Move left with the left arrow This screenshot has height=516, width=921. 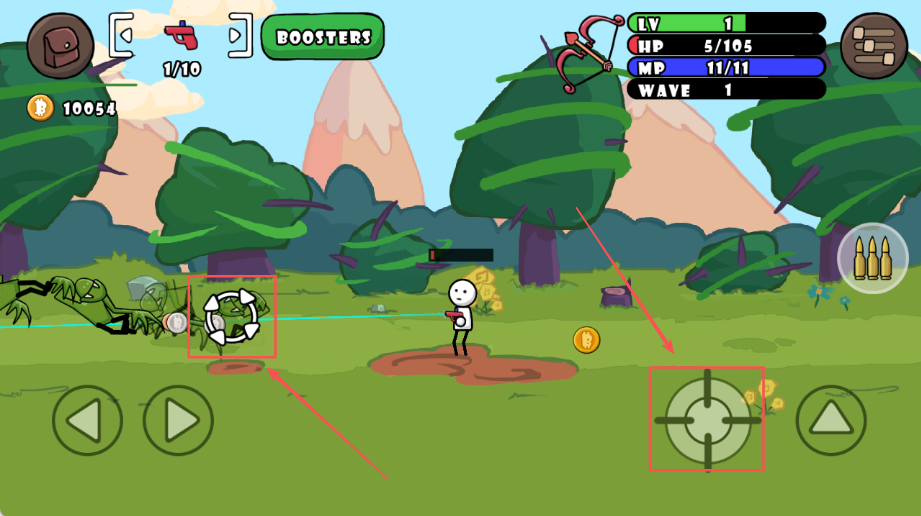tap(87, 420)
